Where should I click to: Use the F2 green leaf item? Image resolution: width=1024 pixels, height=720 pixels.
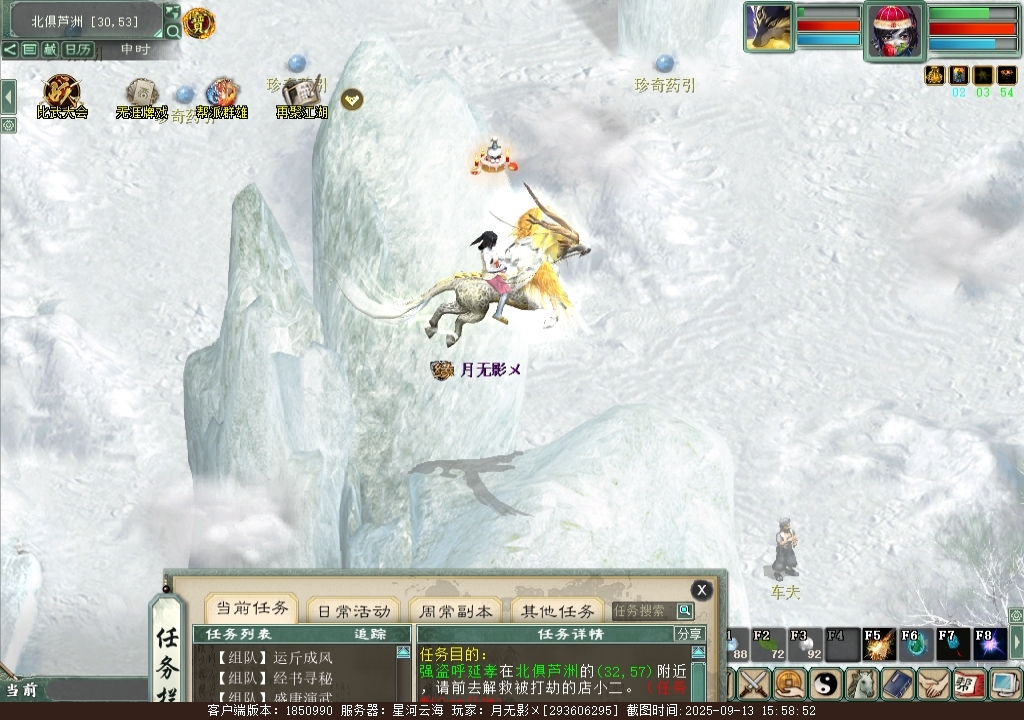[x=767, y=644]
